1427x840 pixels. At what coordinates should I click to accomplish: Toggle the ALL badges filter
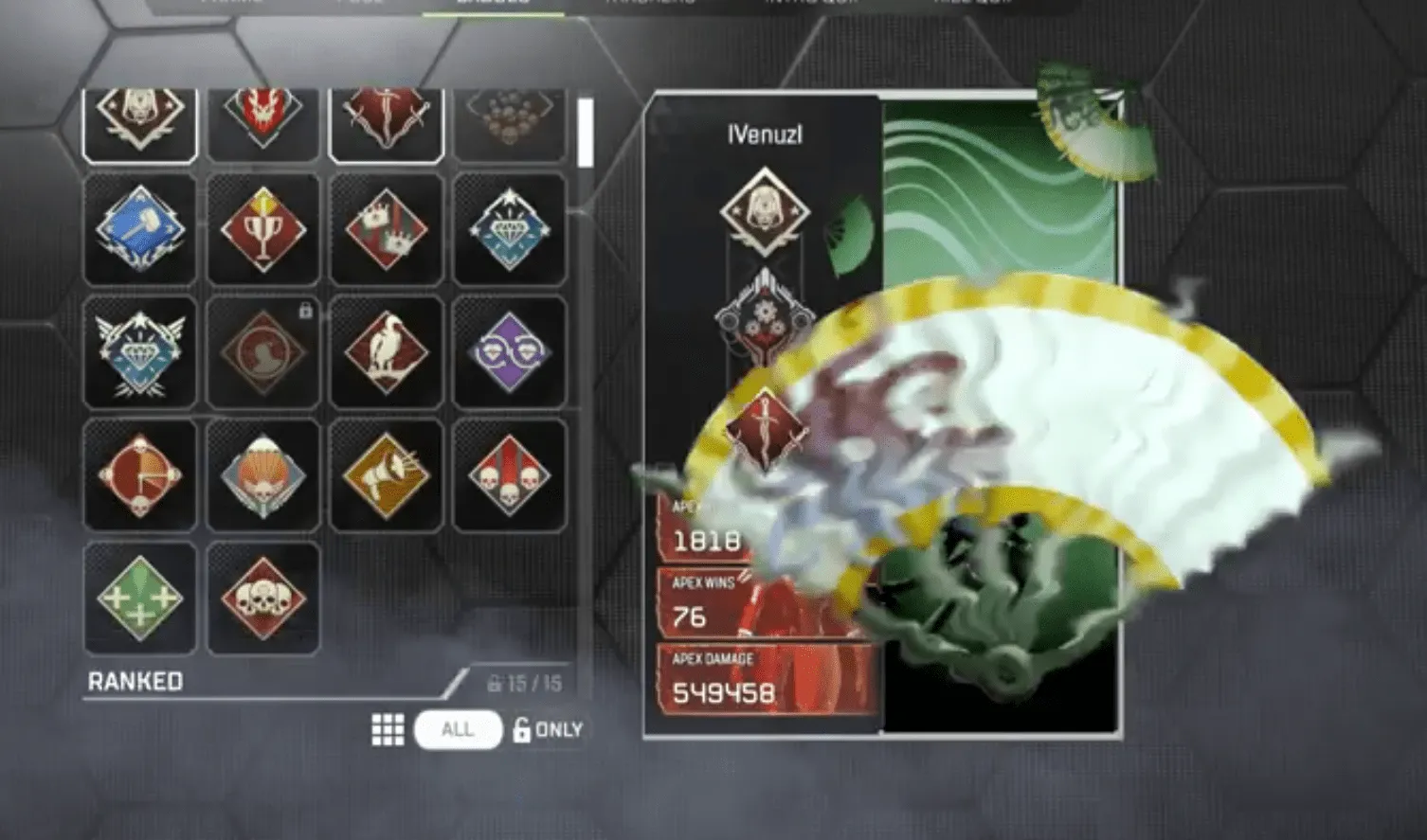tap(458, 729)
